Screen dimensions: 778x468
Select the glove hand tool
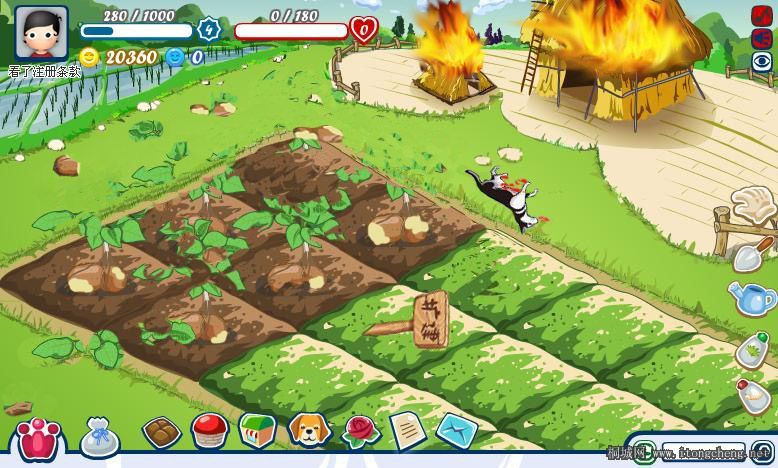[750, 206]
